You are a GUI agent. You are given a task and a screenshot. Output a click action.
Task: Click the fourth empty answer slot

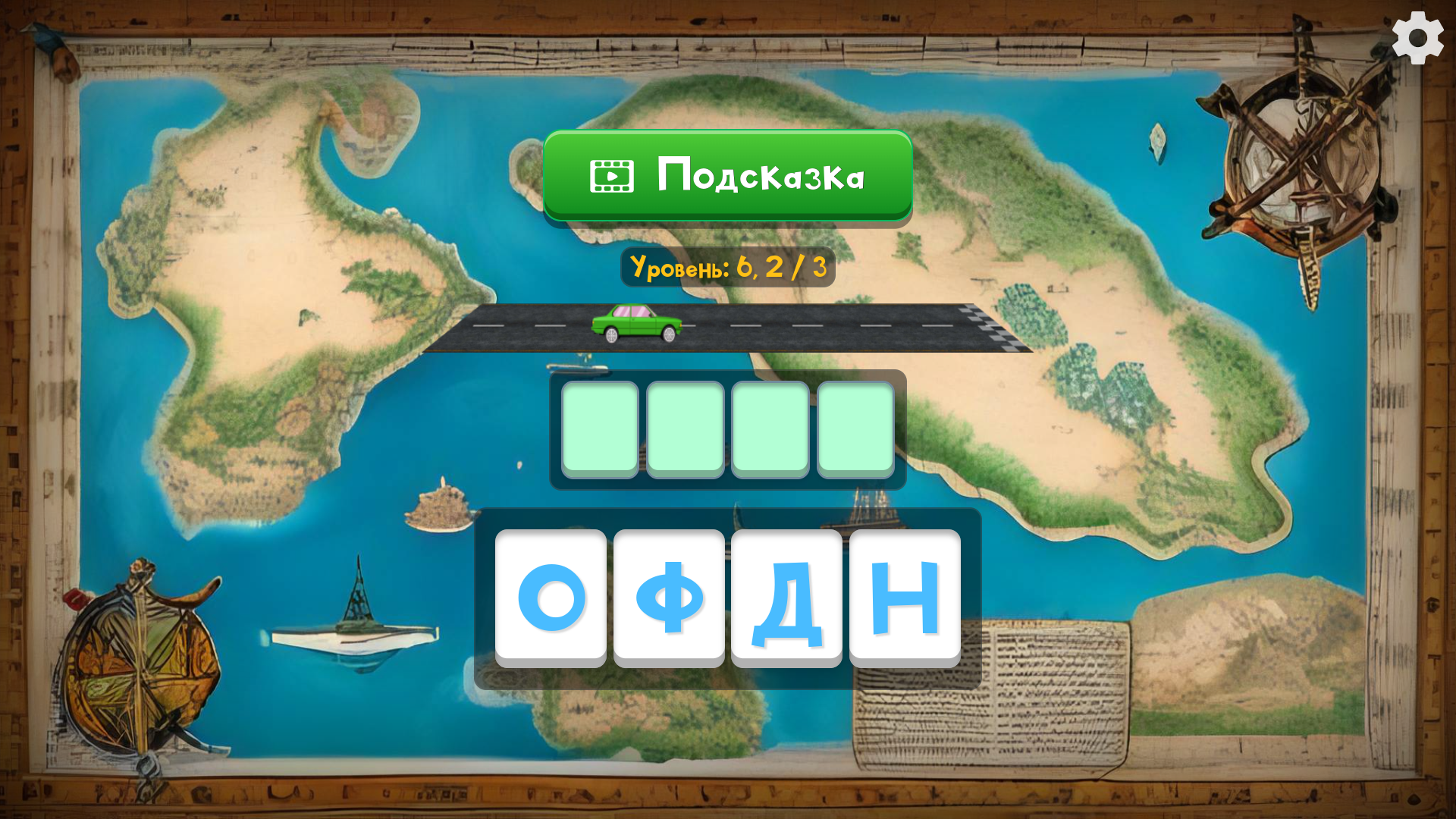[x=857, y=430]
